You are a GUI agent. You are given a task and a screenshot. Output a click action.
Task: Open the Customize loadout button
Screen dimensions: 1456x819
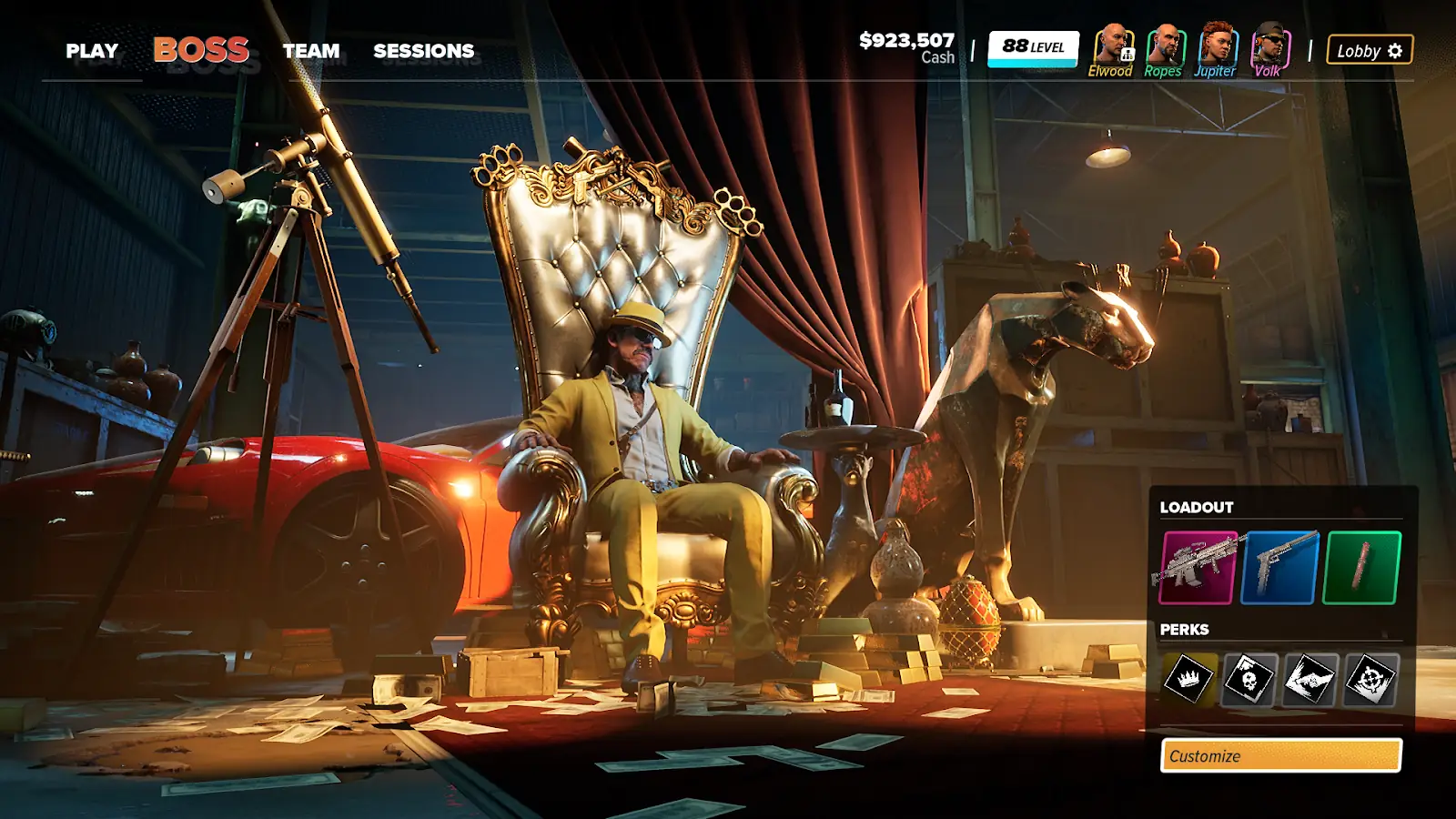pos(1280,755)
